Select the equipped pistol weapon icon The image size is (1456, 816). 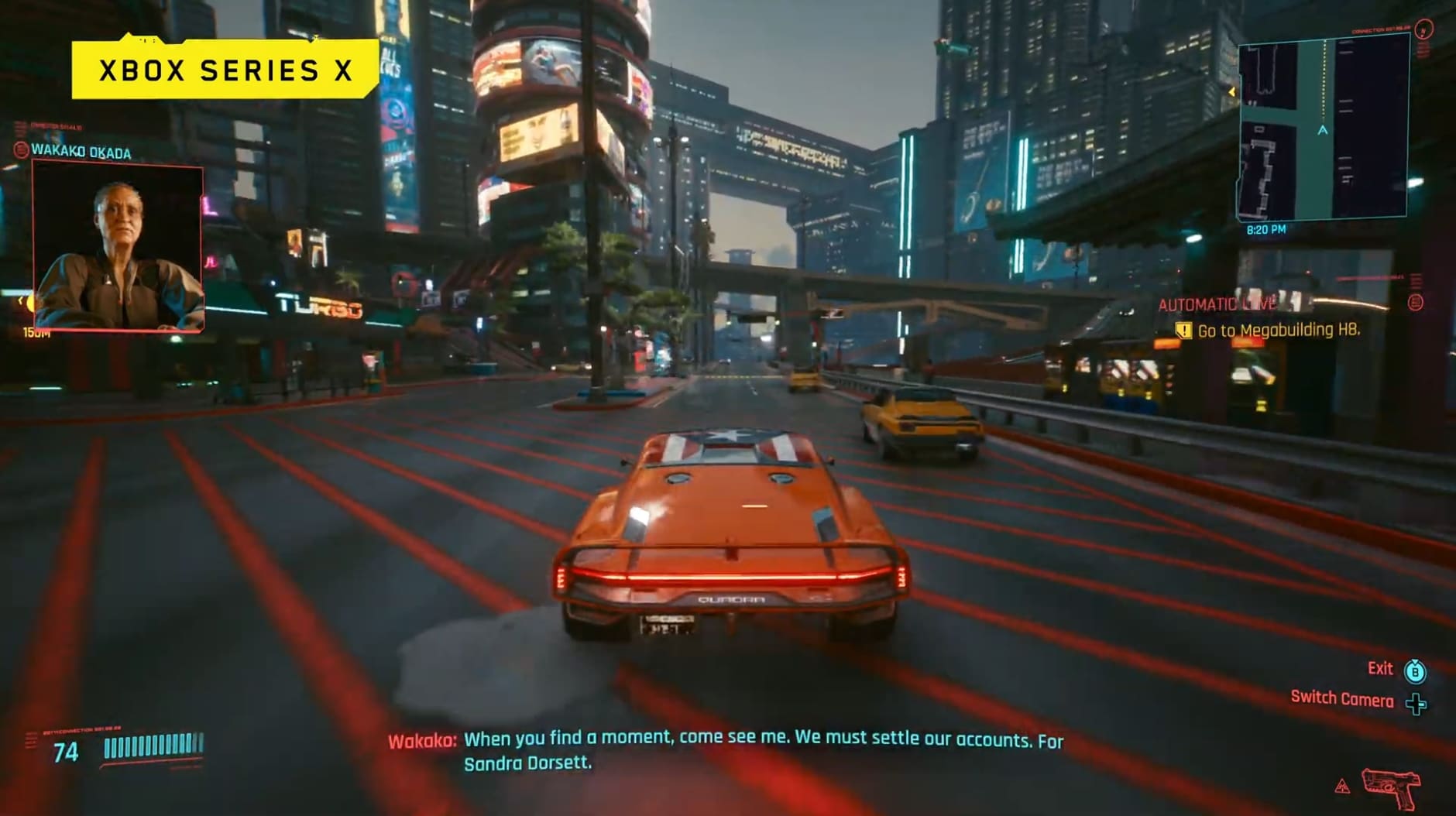(x=1391, y=787)
